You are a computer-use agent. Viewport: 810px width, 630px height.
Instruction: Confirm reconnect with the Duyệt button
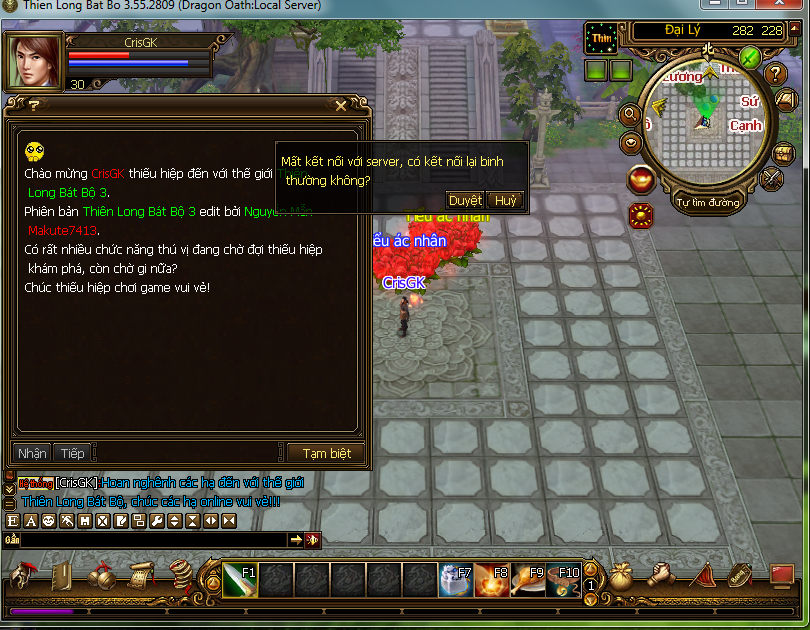[465, 200]
